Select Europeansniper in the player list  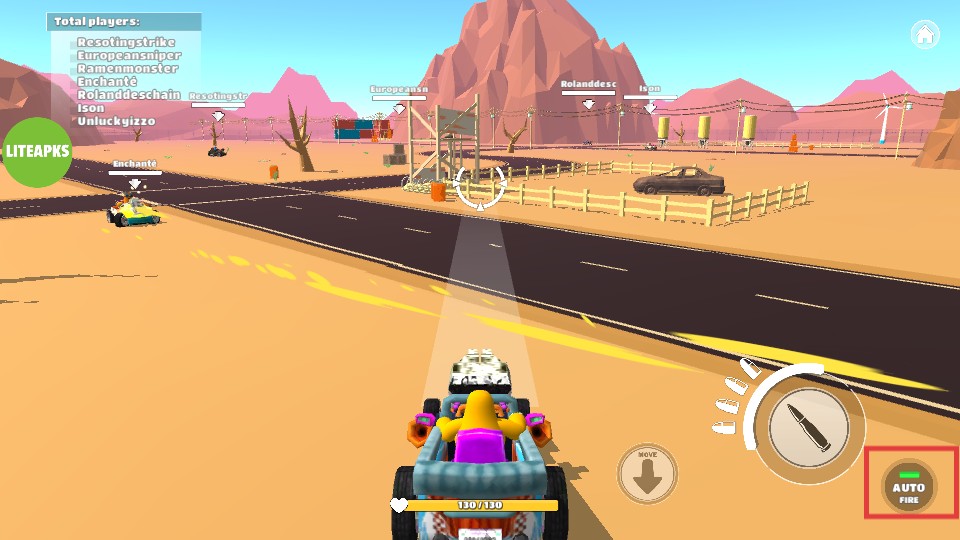pyautogui.click(x=129, y=56)
